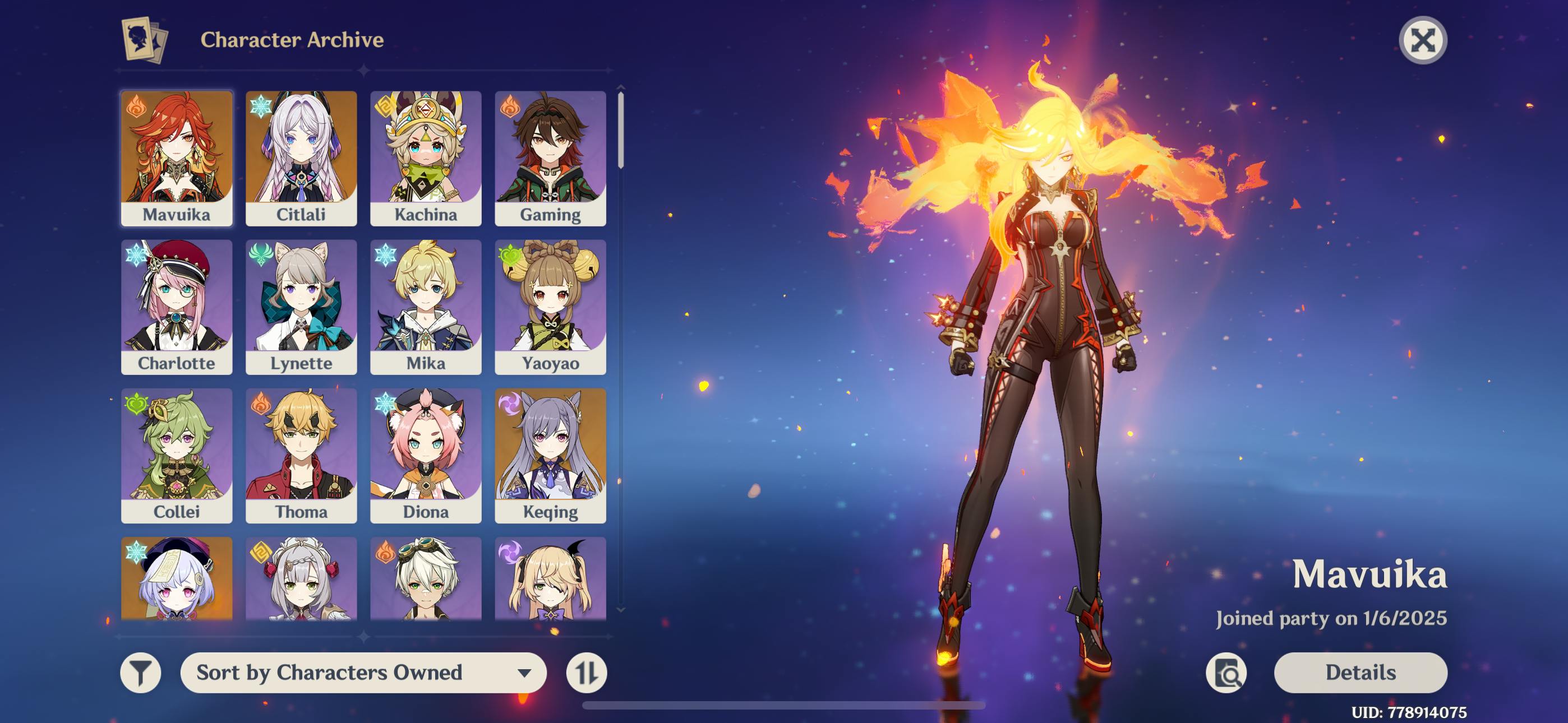This screenshot has width=1568, height=723.
Task: Select the Mika character card
Action: pos(426,307)
